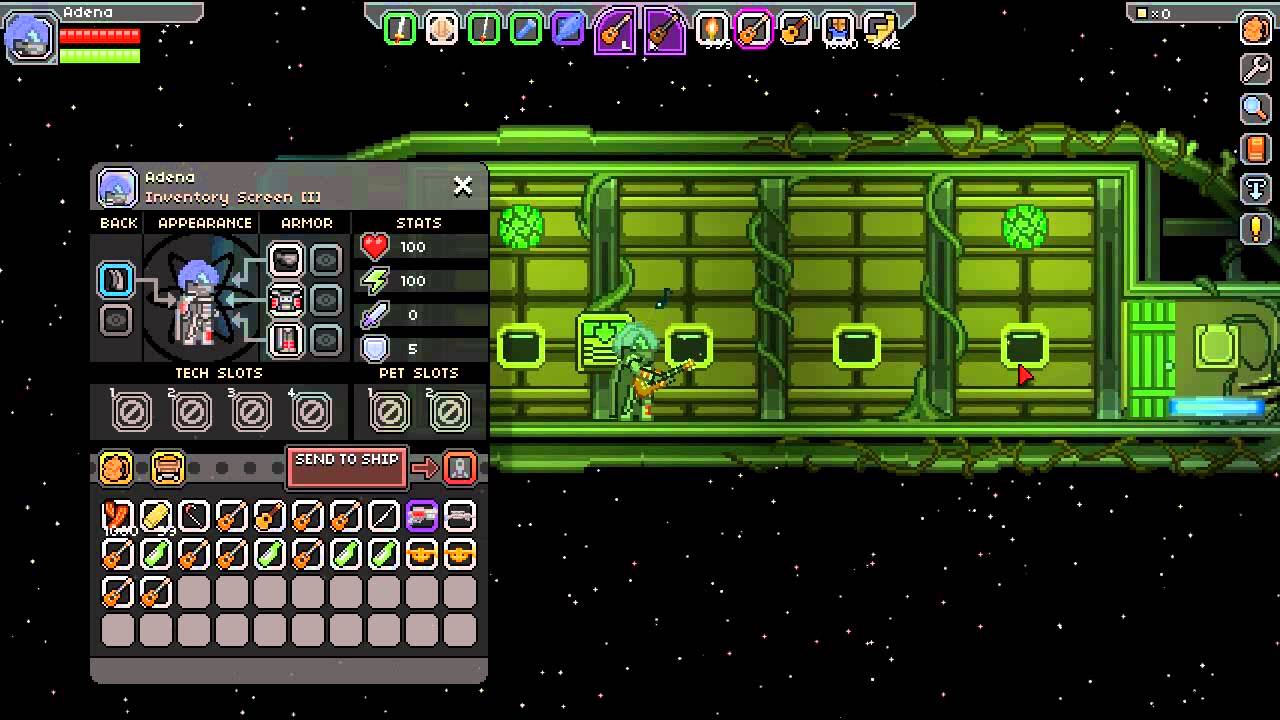Select the purple-bordered gun in the inventory
This screenshot has width=1280, height=720.
421,516
